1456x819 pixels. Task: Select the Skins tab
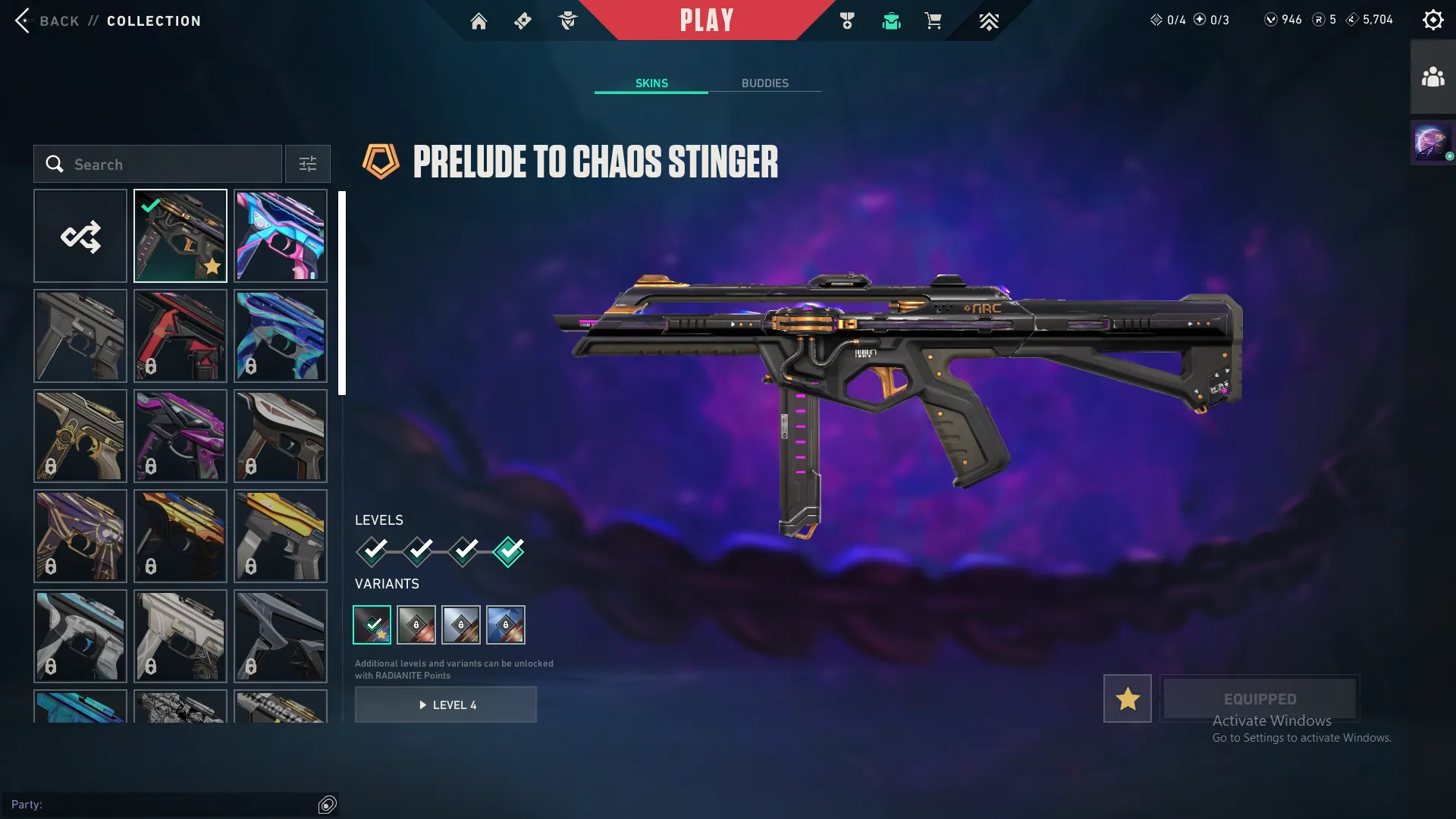tap(651, 83)
